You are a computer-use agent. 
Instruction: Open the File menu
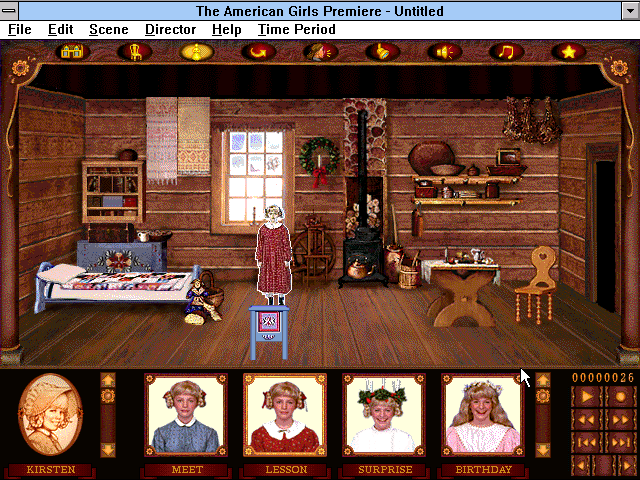point(20,29)
